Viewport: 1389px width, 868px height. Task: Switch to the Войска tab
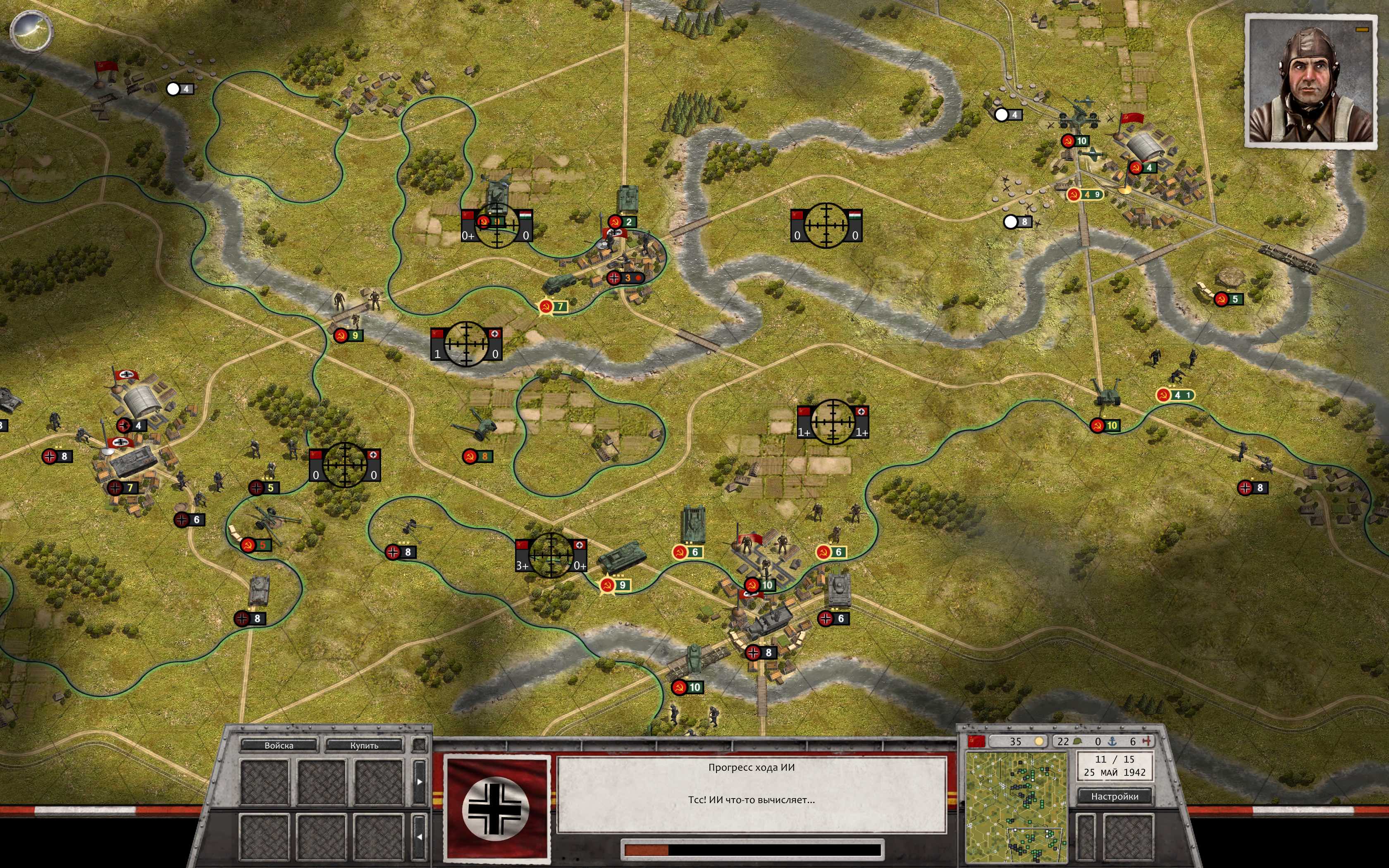(279, 746)
